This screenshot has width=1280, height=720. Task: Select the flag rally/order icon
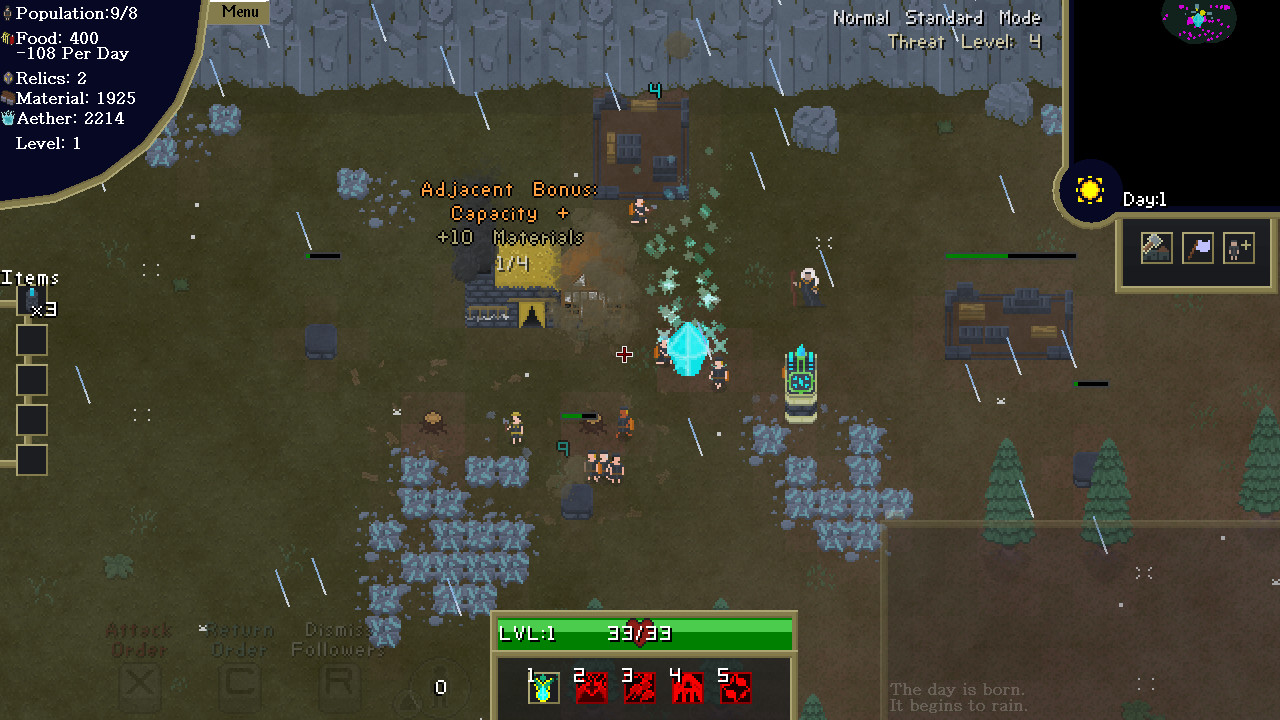pos(1197,248)
